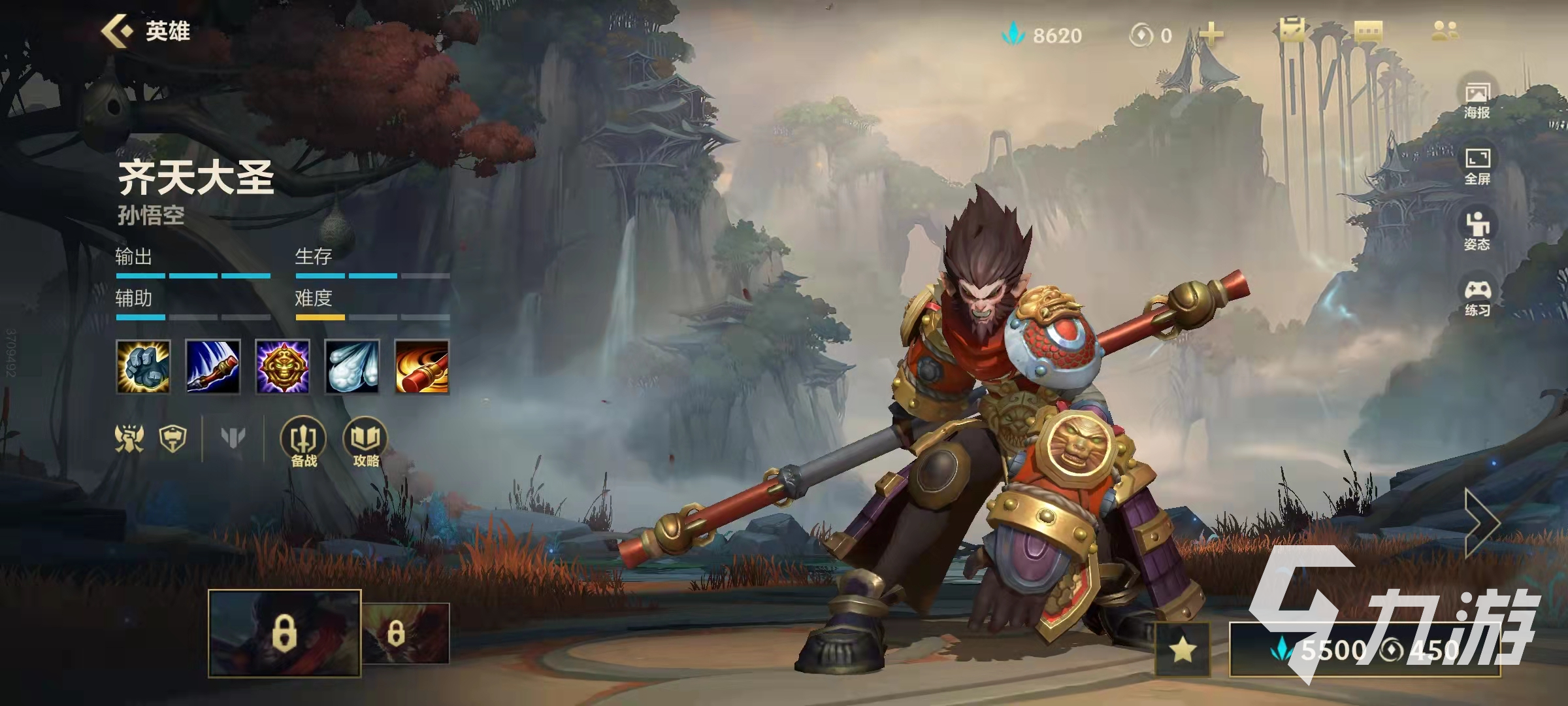Favorite this hero with the star button

pyautogui.click(x=1183, y=650)
